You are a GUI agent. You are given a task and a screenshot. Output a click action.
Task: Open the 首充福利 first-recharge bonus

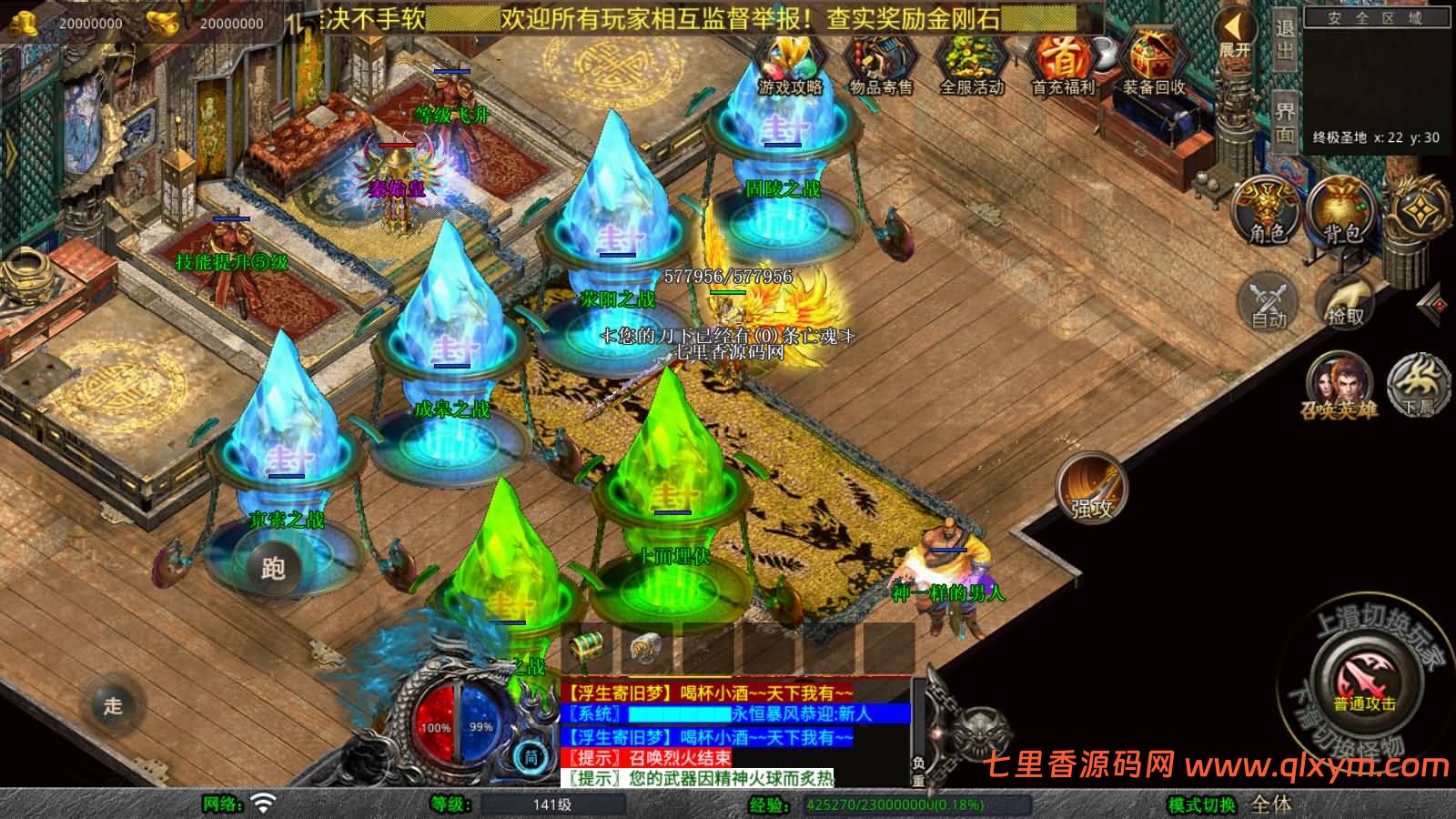1063,64
